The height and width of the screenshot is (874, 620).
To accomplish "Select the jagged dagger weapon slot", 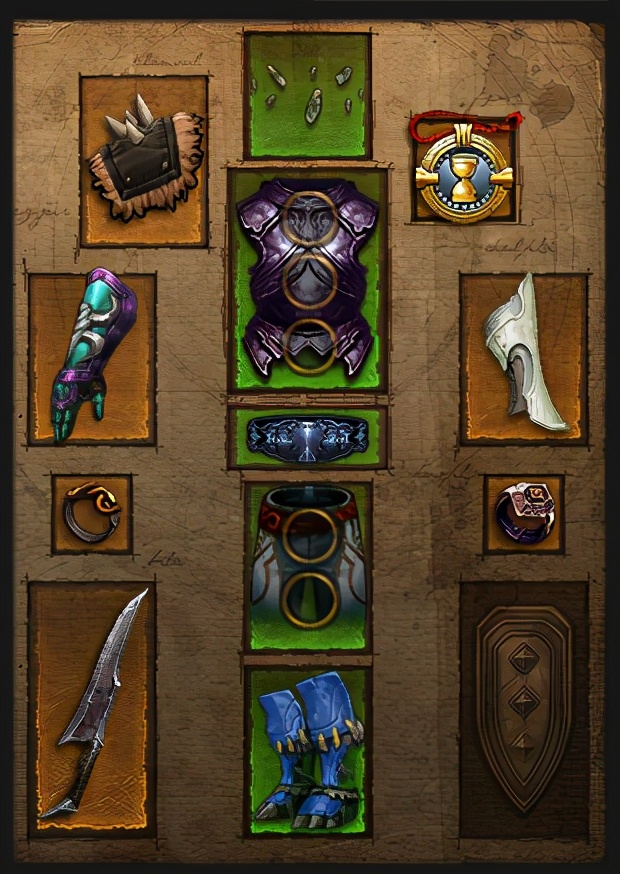I will click(92, 708).
